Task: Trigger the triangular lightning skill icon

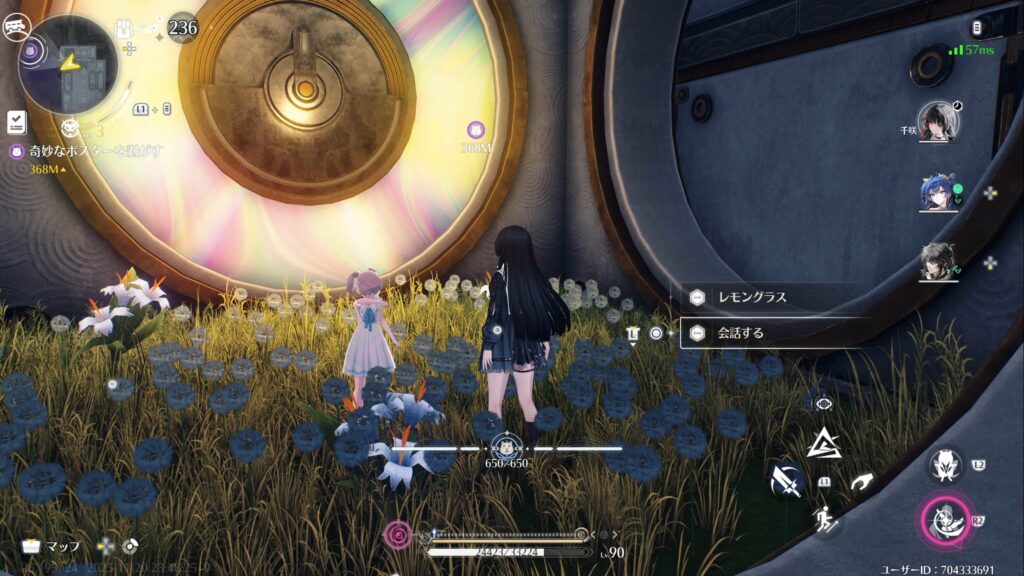Action: (x=824, y=443)
